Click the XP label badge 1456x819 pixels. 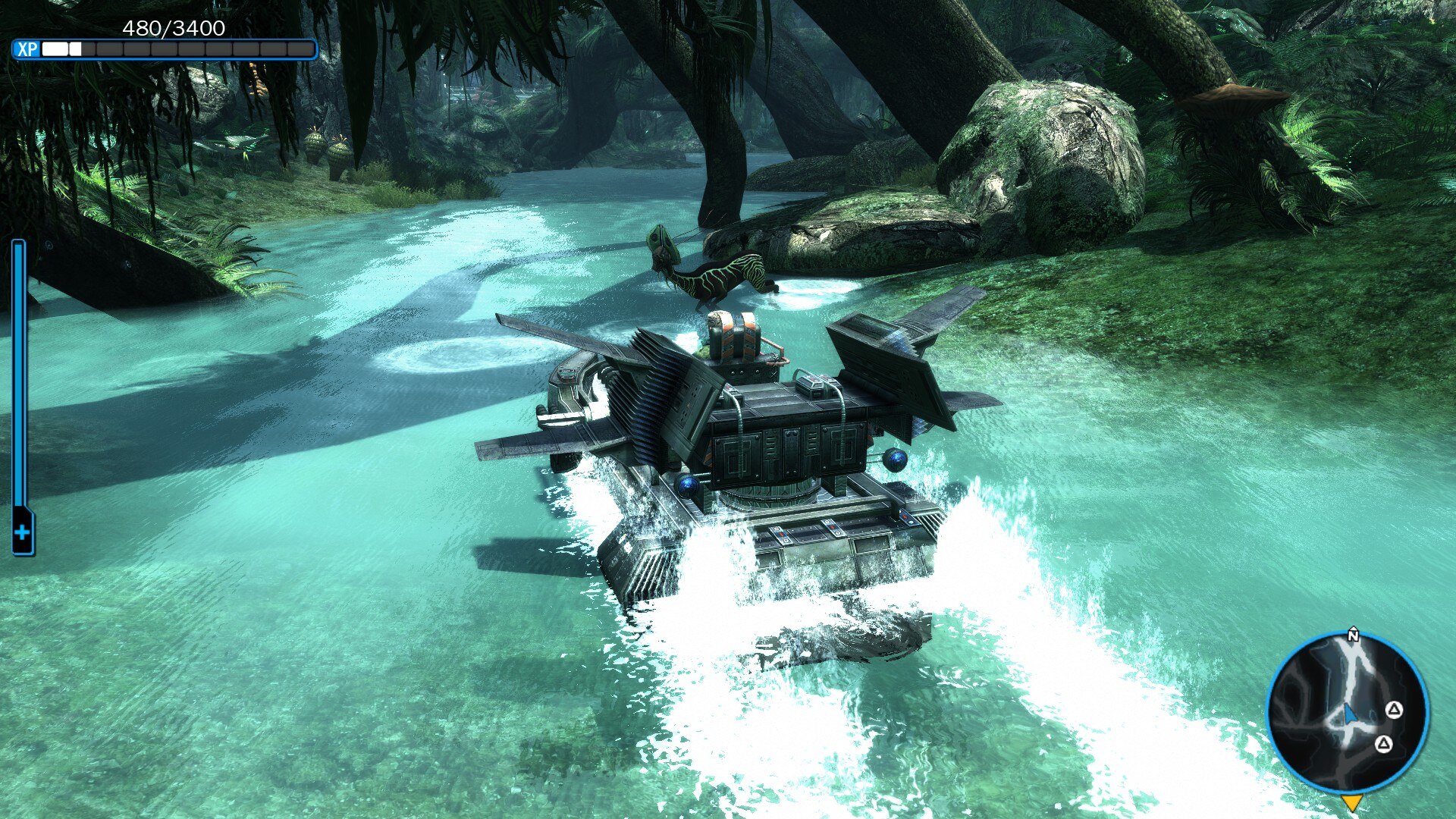click(x=28, y=48)
